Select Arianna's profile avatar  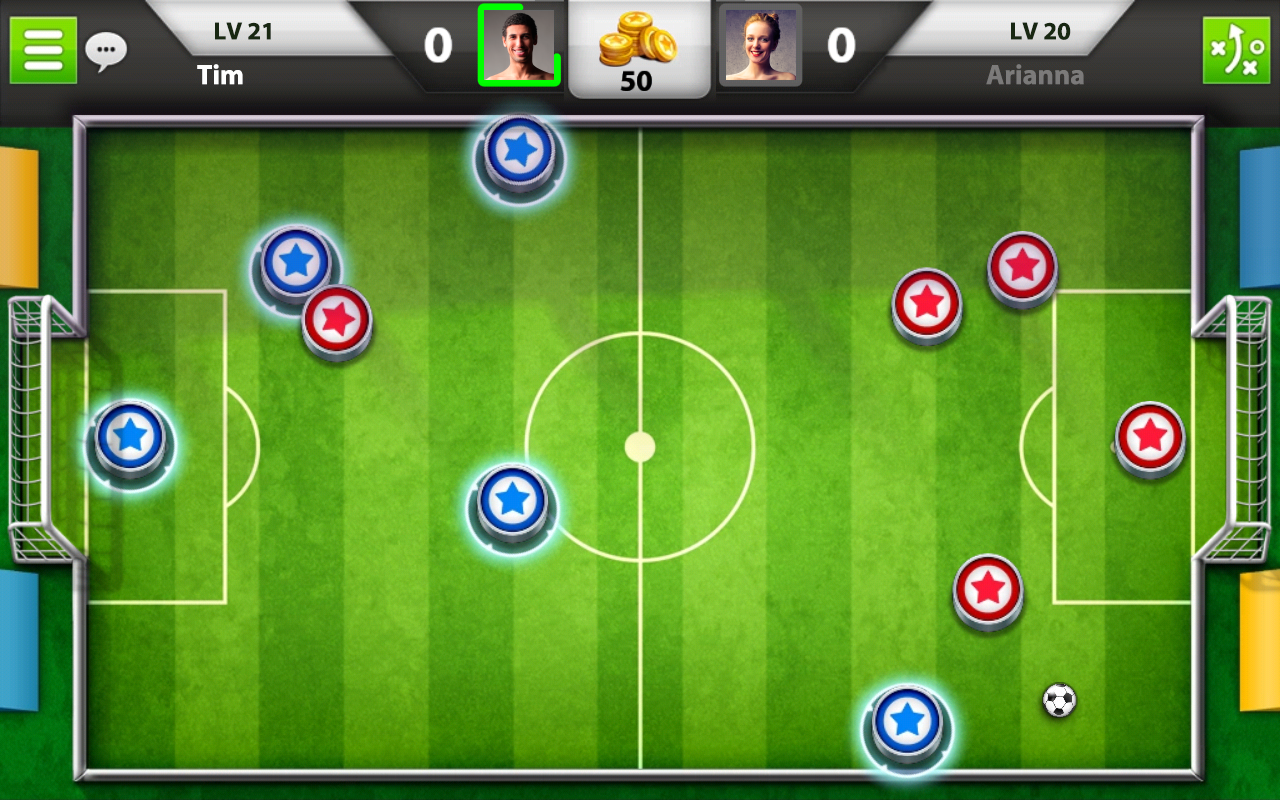pyautogui.click(x=760, y=45)
